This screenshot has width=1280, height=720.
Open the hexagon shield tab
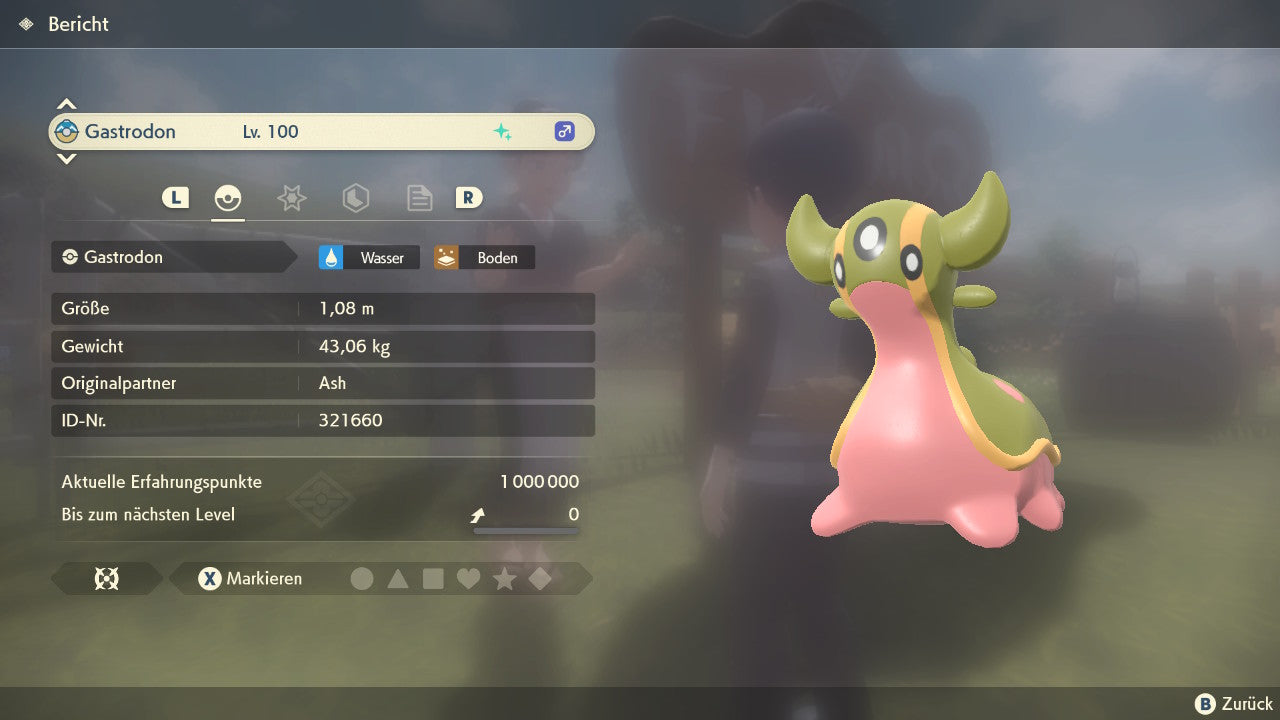tap(355, 198)
